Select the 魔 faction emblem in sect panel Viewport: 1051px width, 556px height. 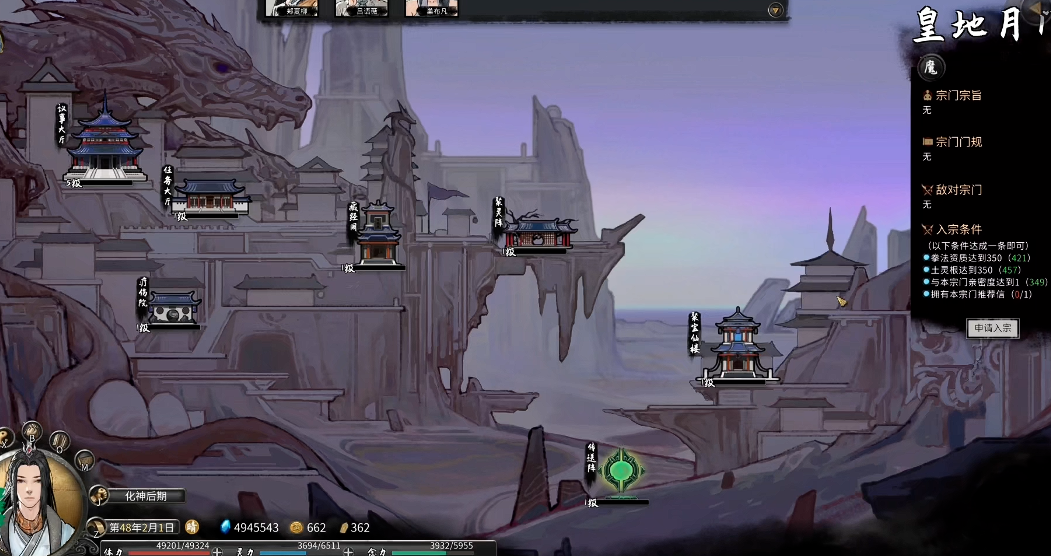[x=930, y=68]
